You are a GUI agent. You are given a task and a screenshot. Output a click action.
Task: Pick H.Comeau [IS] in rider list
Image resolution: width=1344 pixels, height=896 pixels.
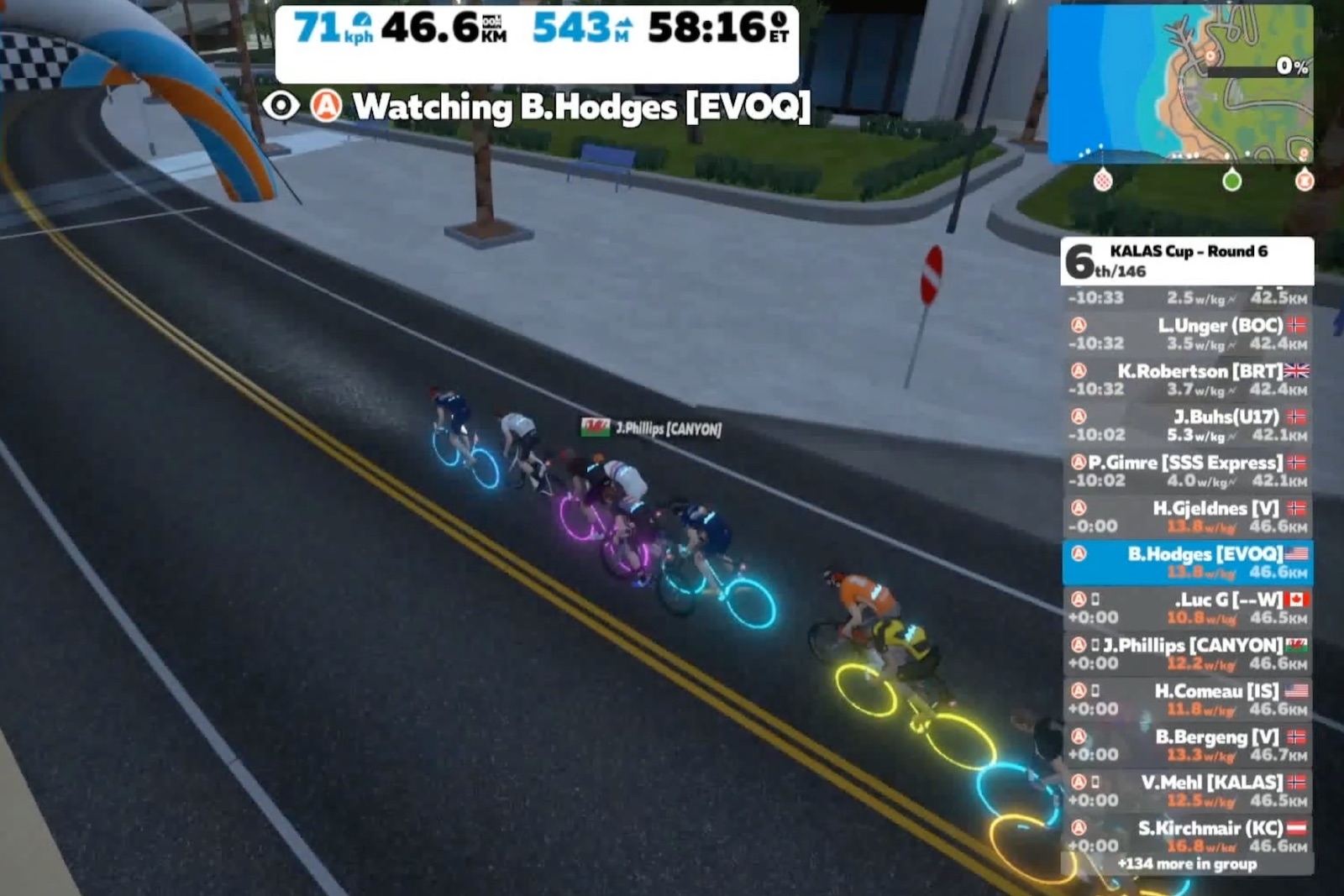(1188, 700)
